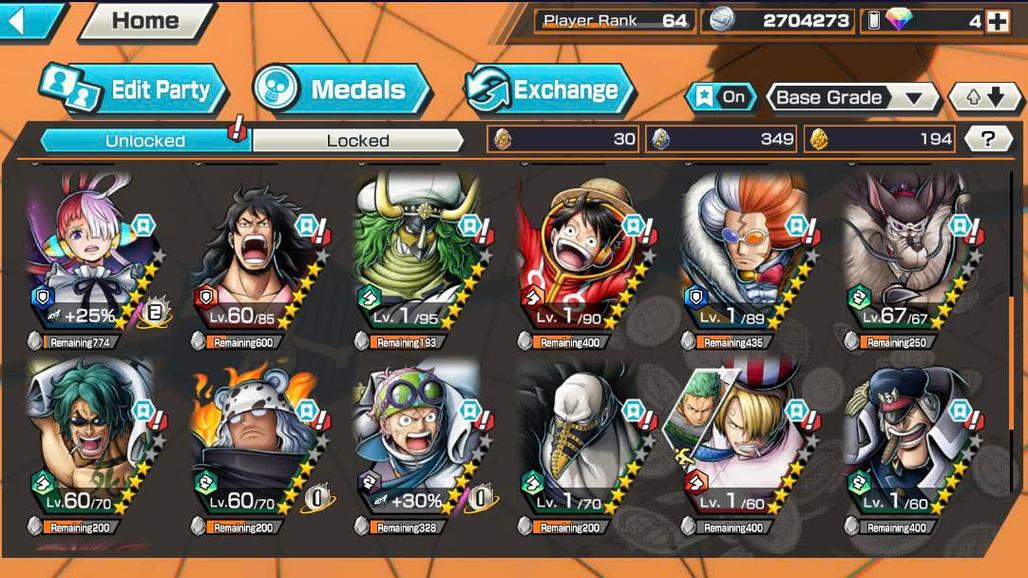1028x578 pixels.
Task: Open the Edit Party menu
Action: [x=134, y=90]
